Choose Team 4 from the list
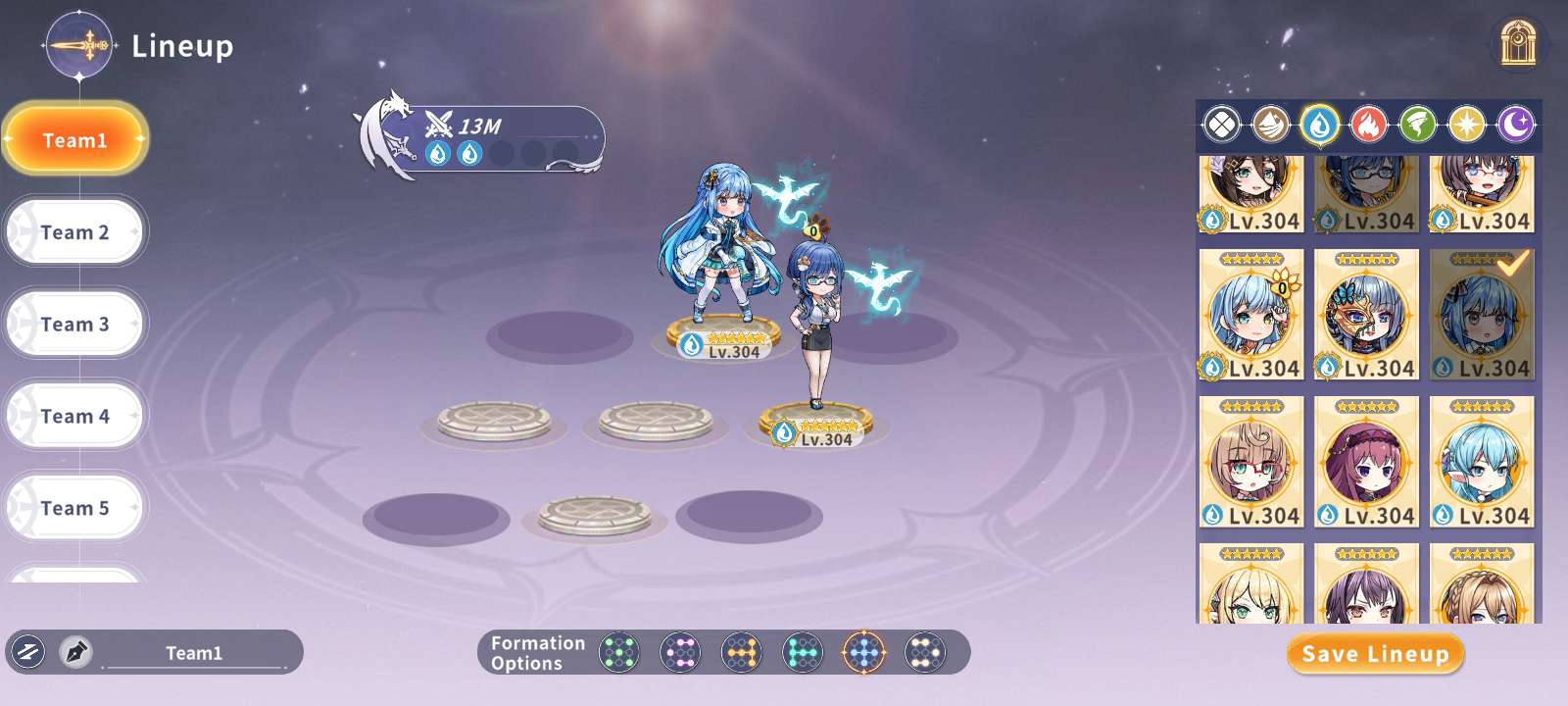This screenshot has height=706, width=1568. coord(75,417)
